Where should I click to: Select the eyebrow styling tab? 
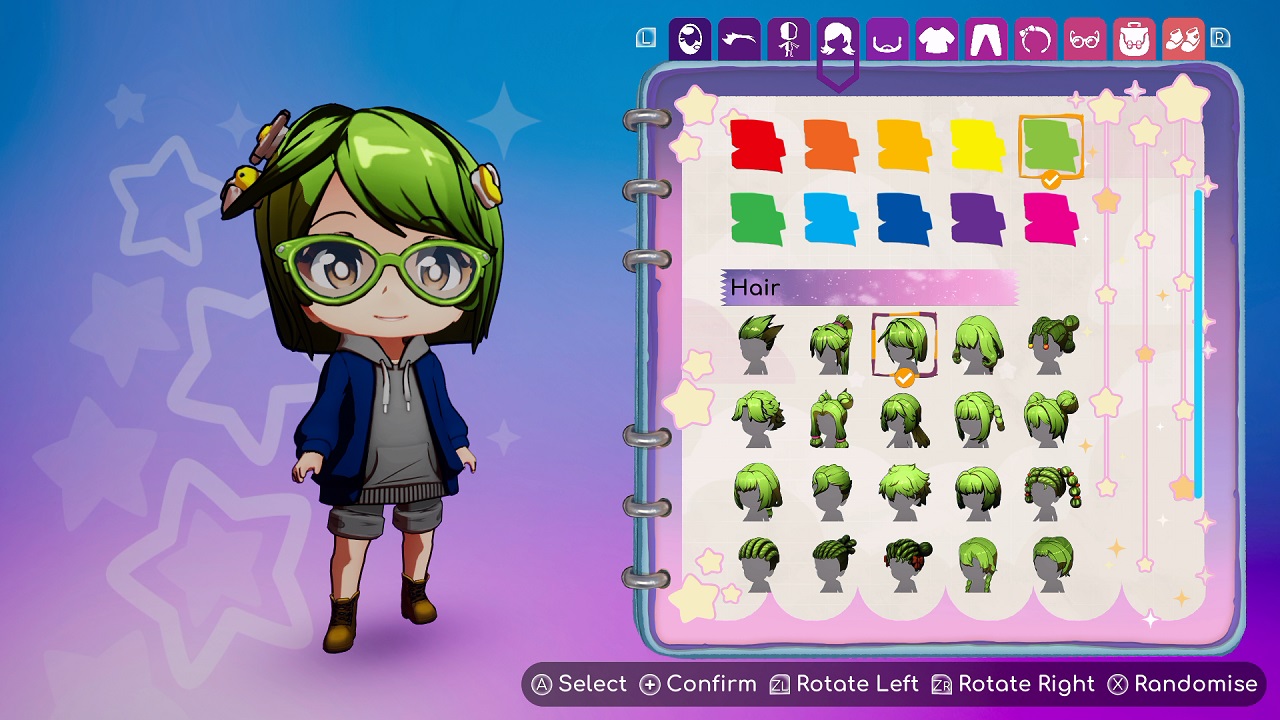(739, 40)
